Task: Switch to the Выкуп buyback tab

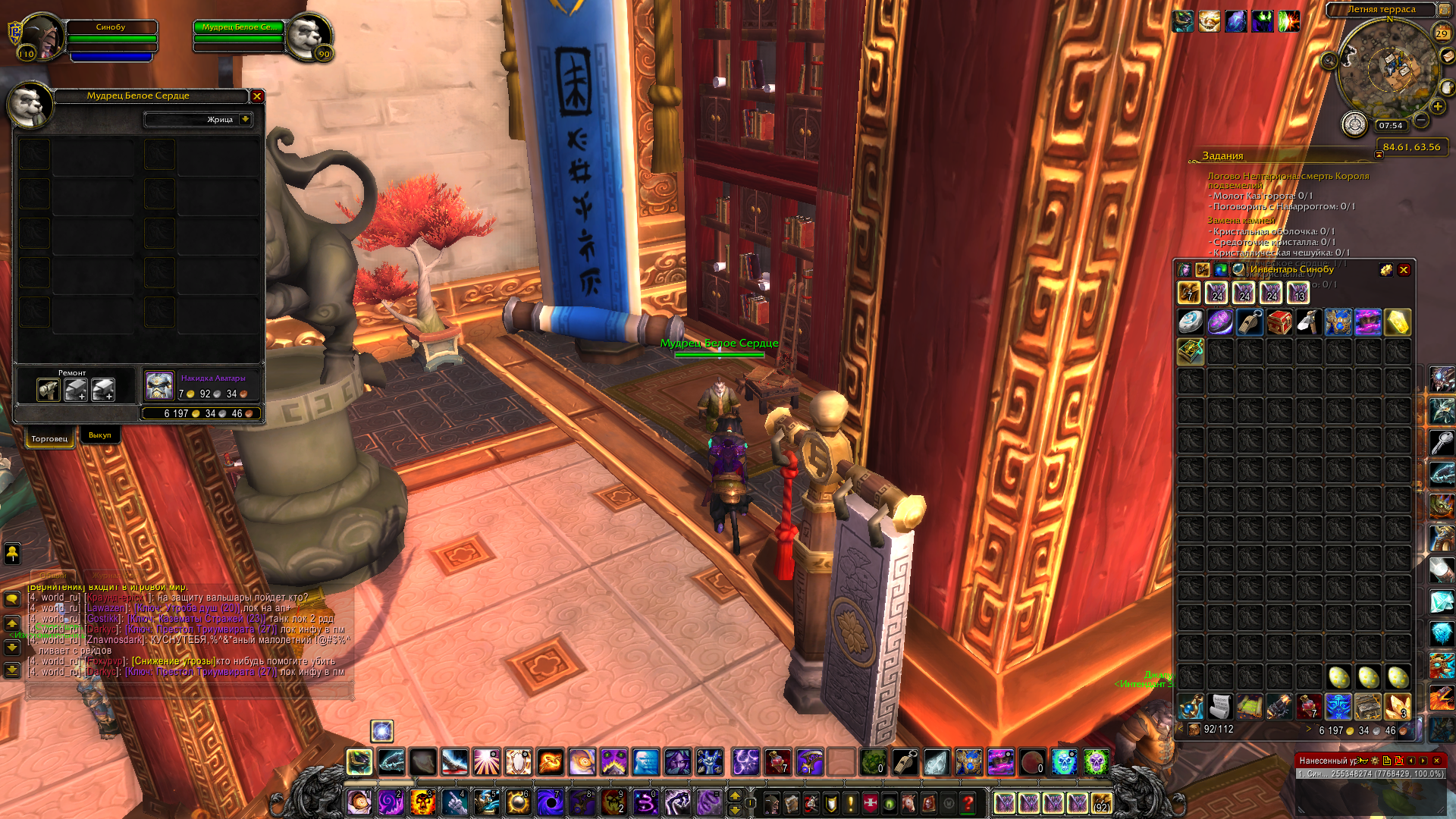Action: coord(99,435)
